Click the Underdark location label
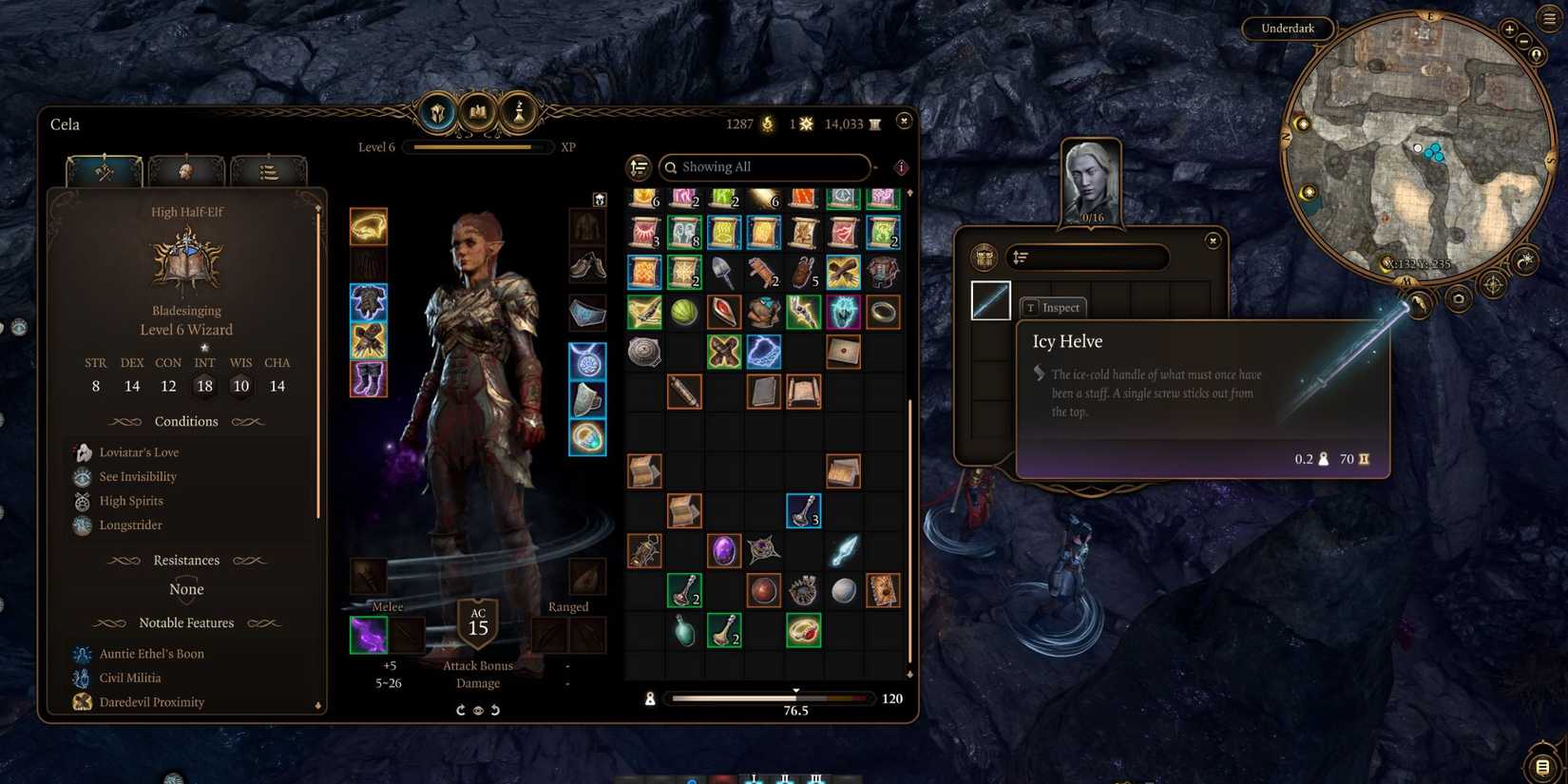 [1288, 29]
